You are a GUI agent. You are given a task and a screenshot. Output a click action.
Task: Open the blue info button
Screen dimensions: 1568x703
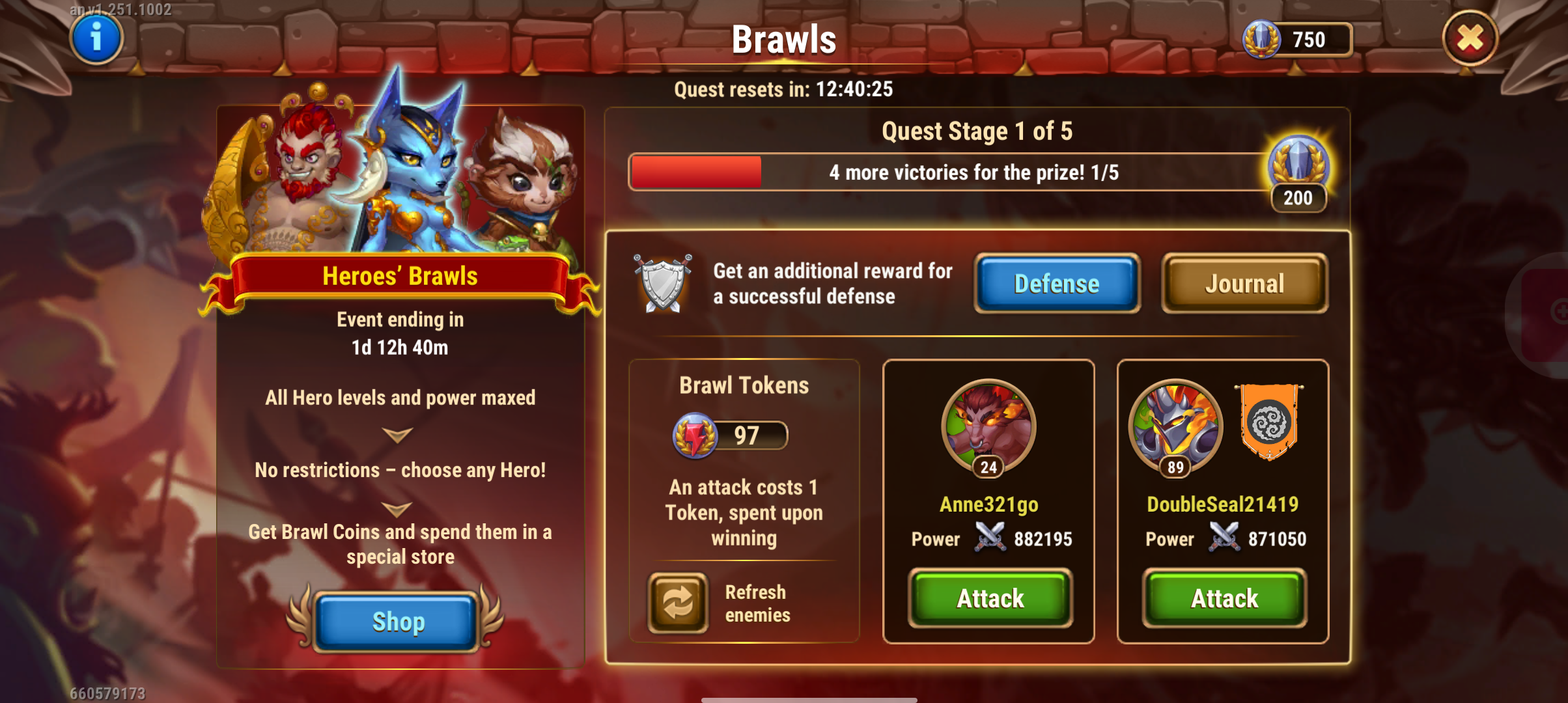pyautogui.click(x=96, y=38)
